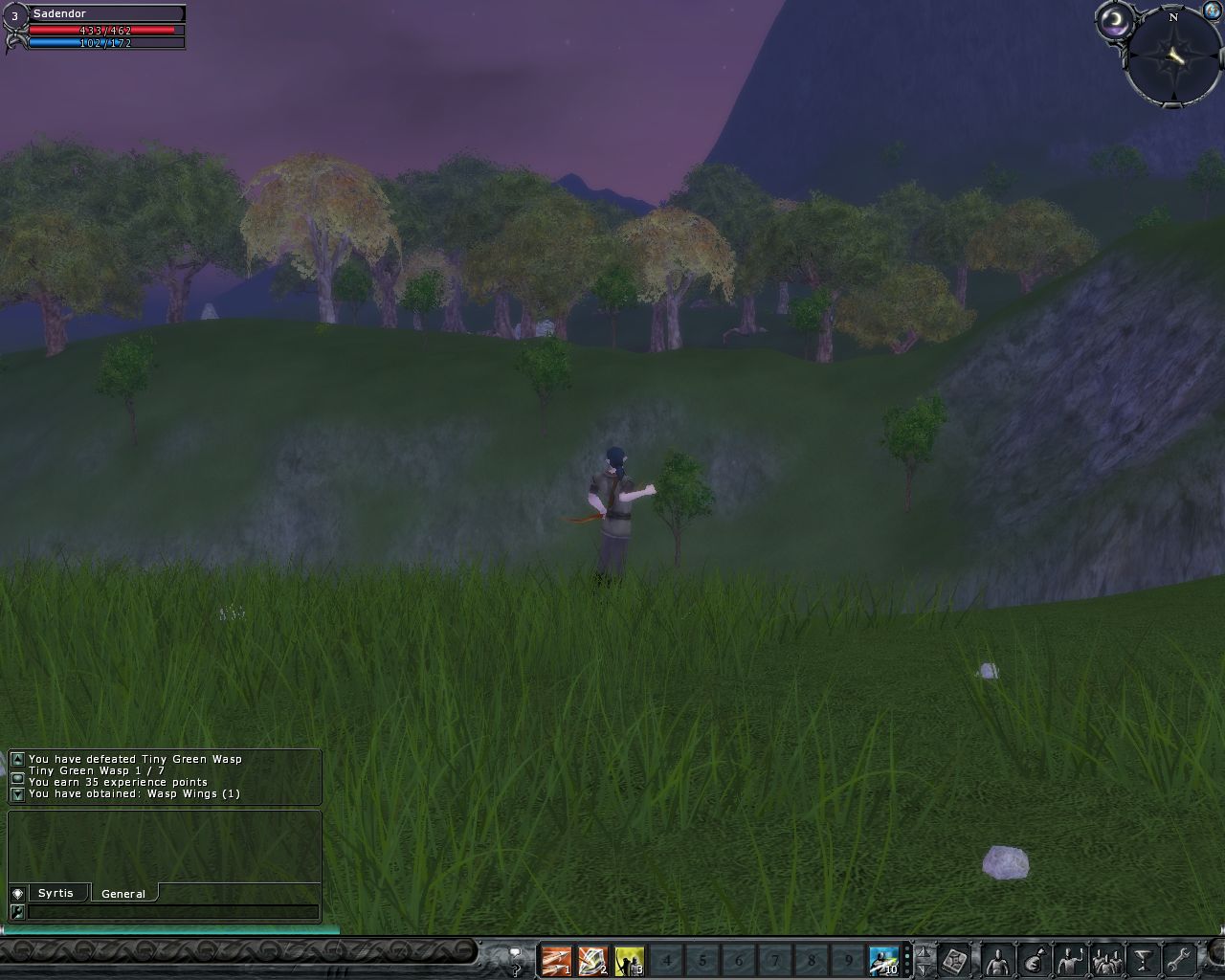Open the group of figures clan menu
Viewport: 1225px width, 980px height.
tap(1106, 960)
